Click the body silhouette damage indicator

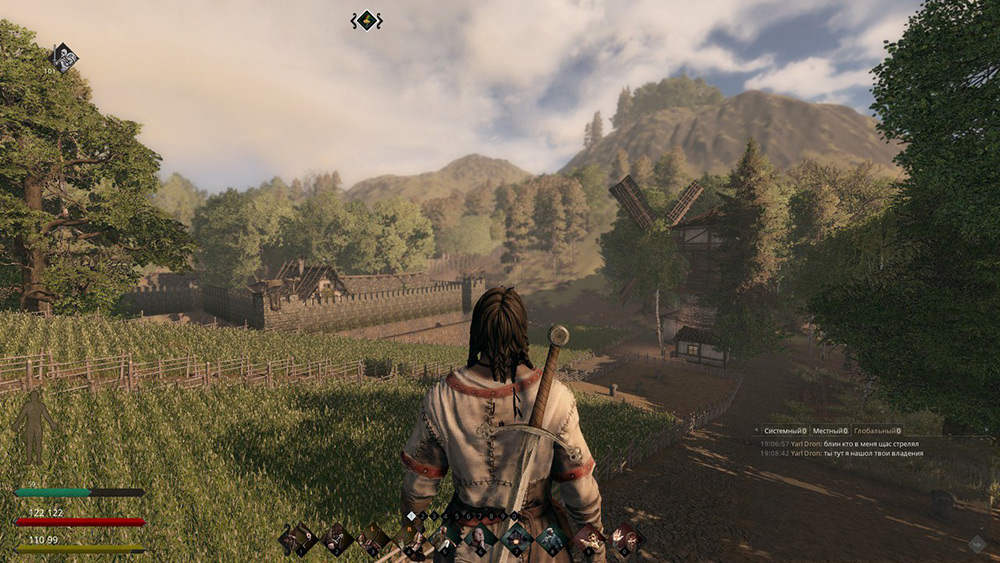[34, 426]
